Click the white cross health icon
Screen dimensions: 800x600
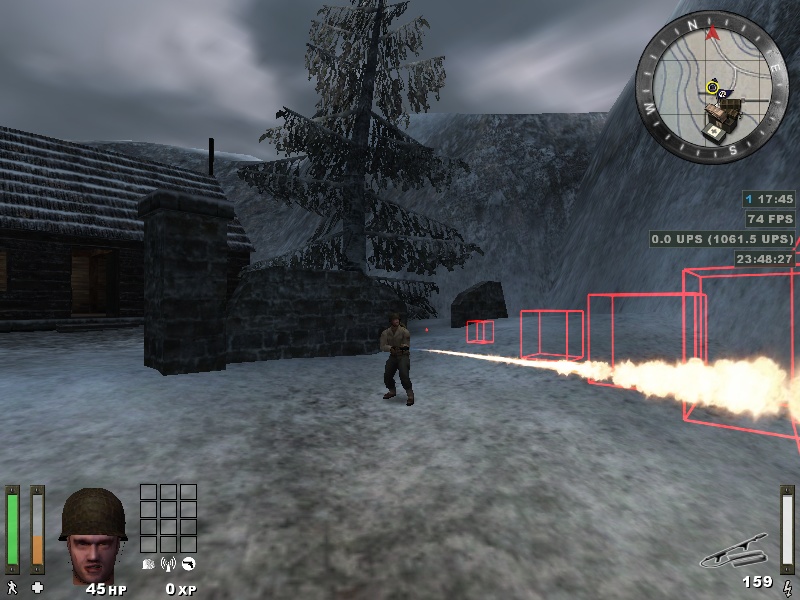pyautogui.click(x=38, y=587)
